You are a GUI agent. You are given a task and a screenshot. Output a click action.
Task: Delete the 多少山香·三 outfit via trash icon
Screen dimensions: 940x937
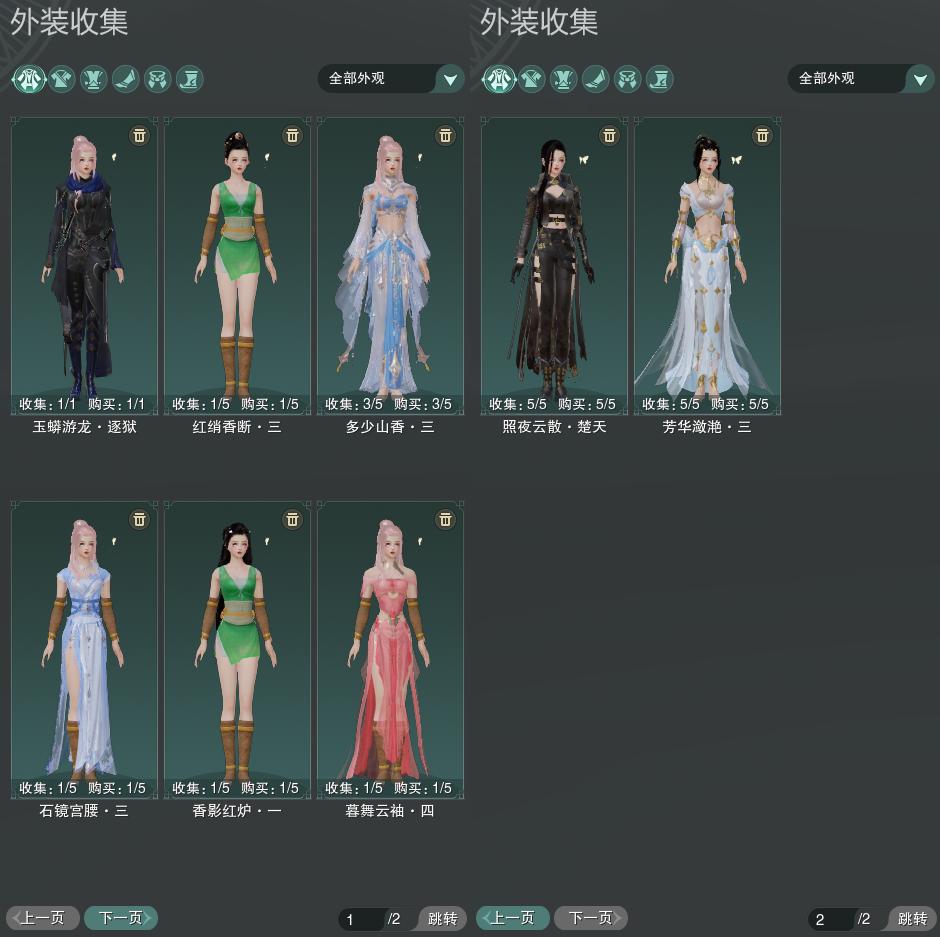point(445,135)
